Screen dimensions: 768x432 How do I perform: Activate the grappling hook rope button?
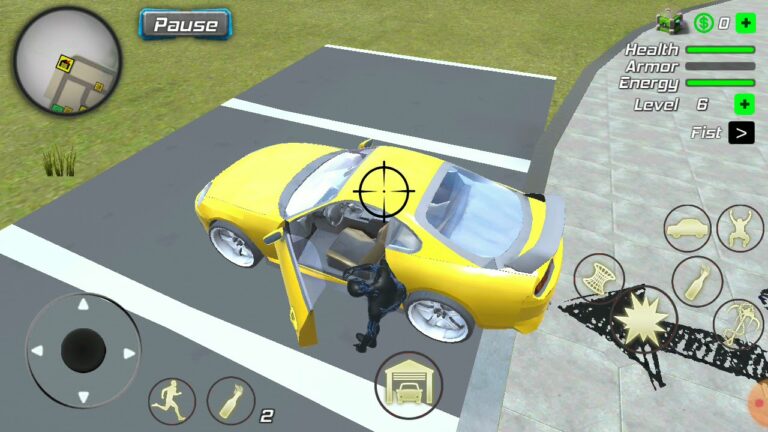pos(738,323)
